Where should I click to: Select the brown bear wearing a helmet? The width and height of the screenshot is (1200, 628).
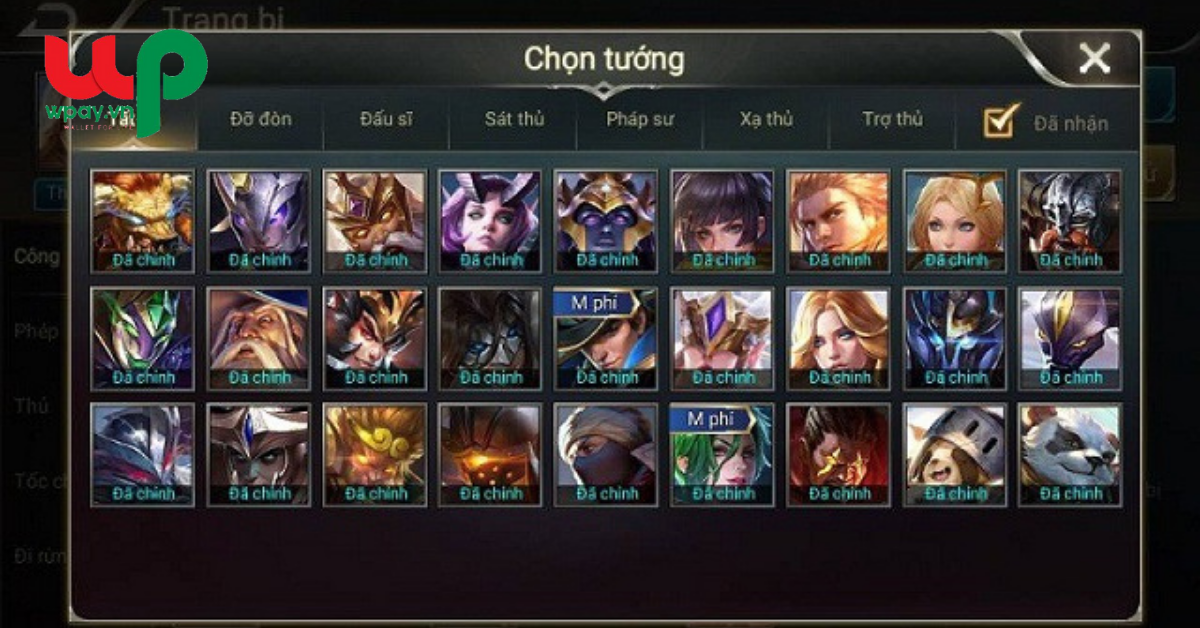954,455
